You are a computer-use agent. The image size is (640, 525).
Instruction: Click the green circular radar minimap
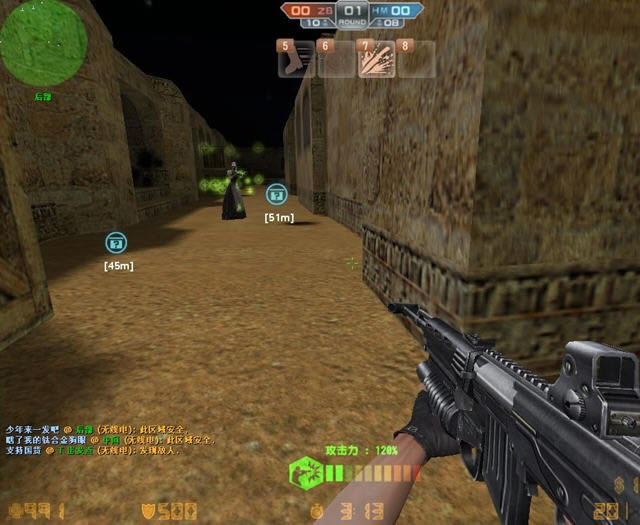coord(43,42)
